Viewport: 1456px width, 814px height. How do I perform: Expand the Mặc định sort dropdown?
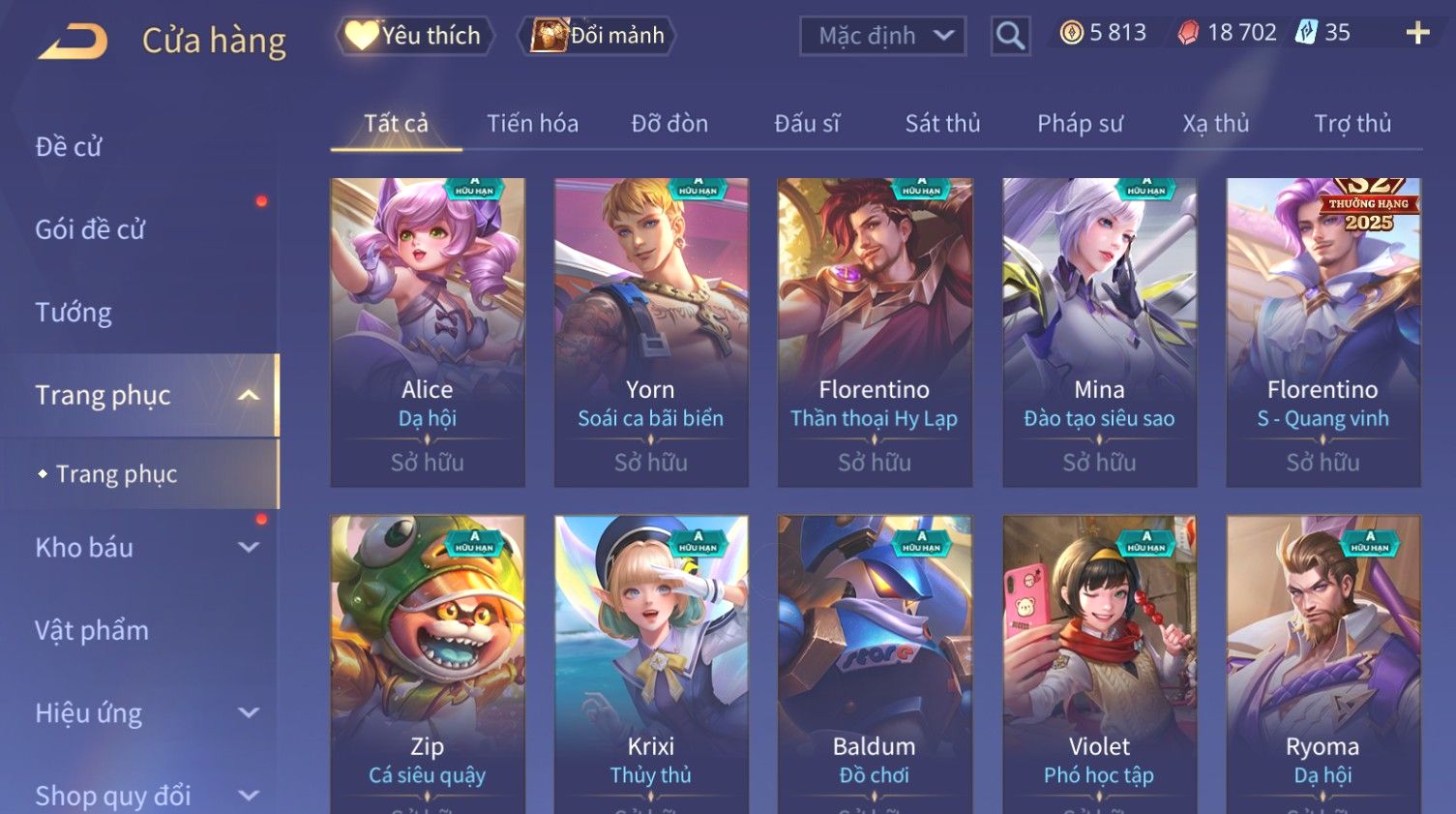click(x=882, y=37)
